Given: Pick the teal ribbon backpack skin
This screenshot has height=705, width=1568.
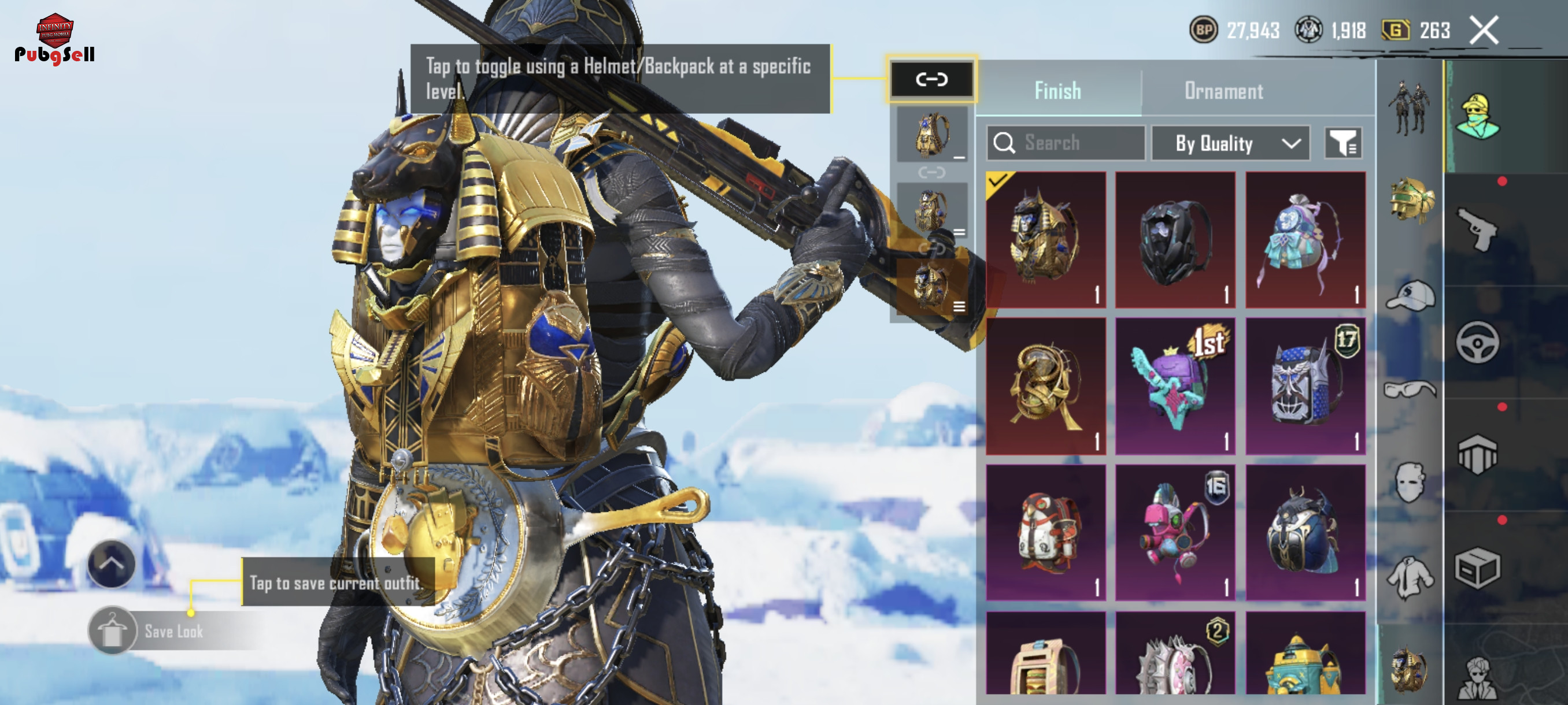Looking at the screenshot, I should pos(1305,239).
